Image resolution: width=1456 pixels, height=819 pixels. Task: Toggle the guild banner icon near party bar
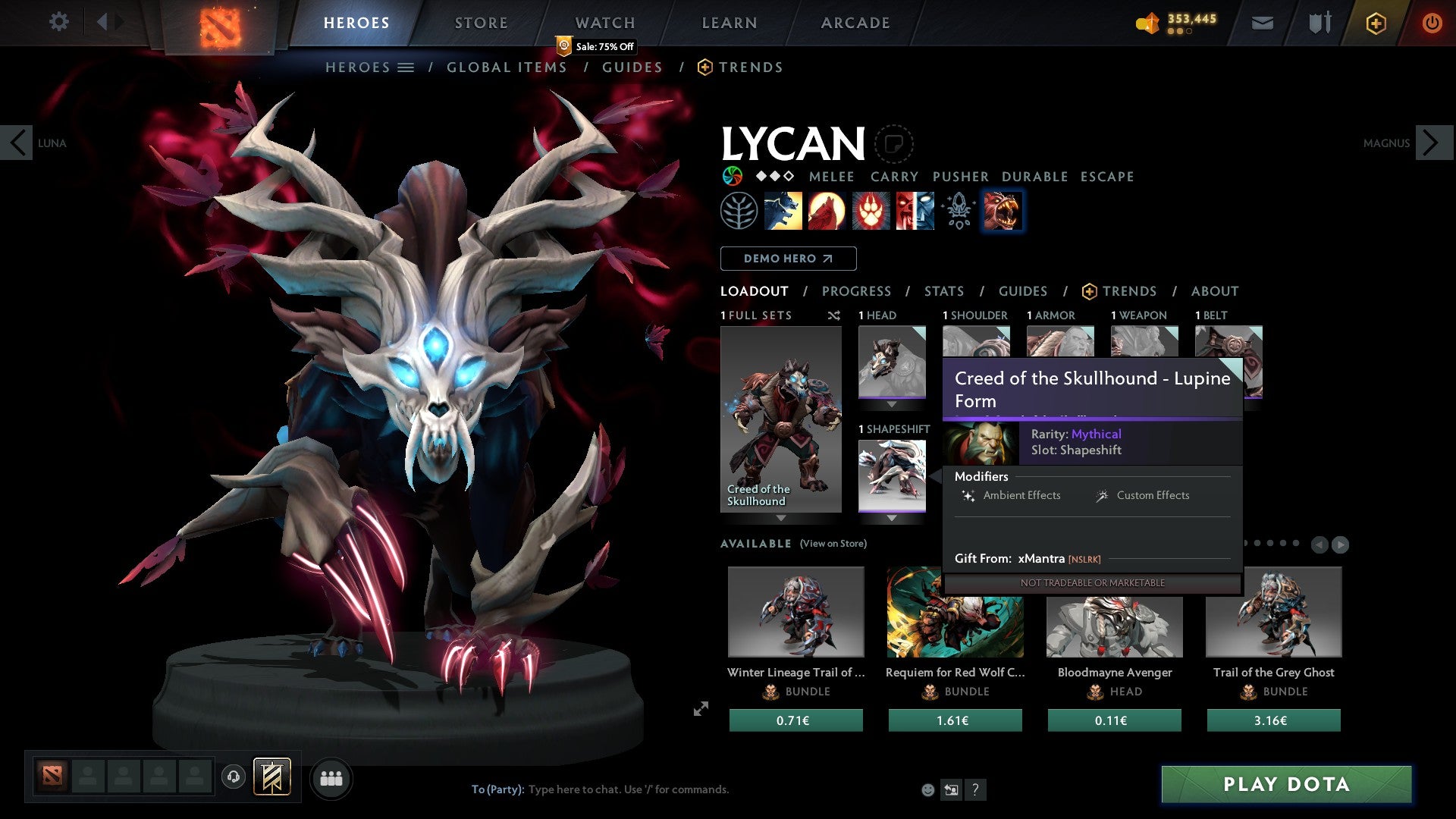pyautogui.click(x=272, y=777)
